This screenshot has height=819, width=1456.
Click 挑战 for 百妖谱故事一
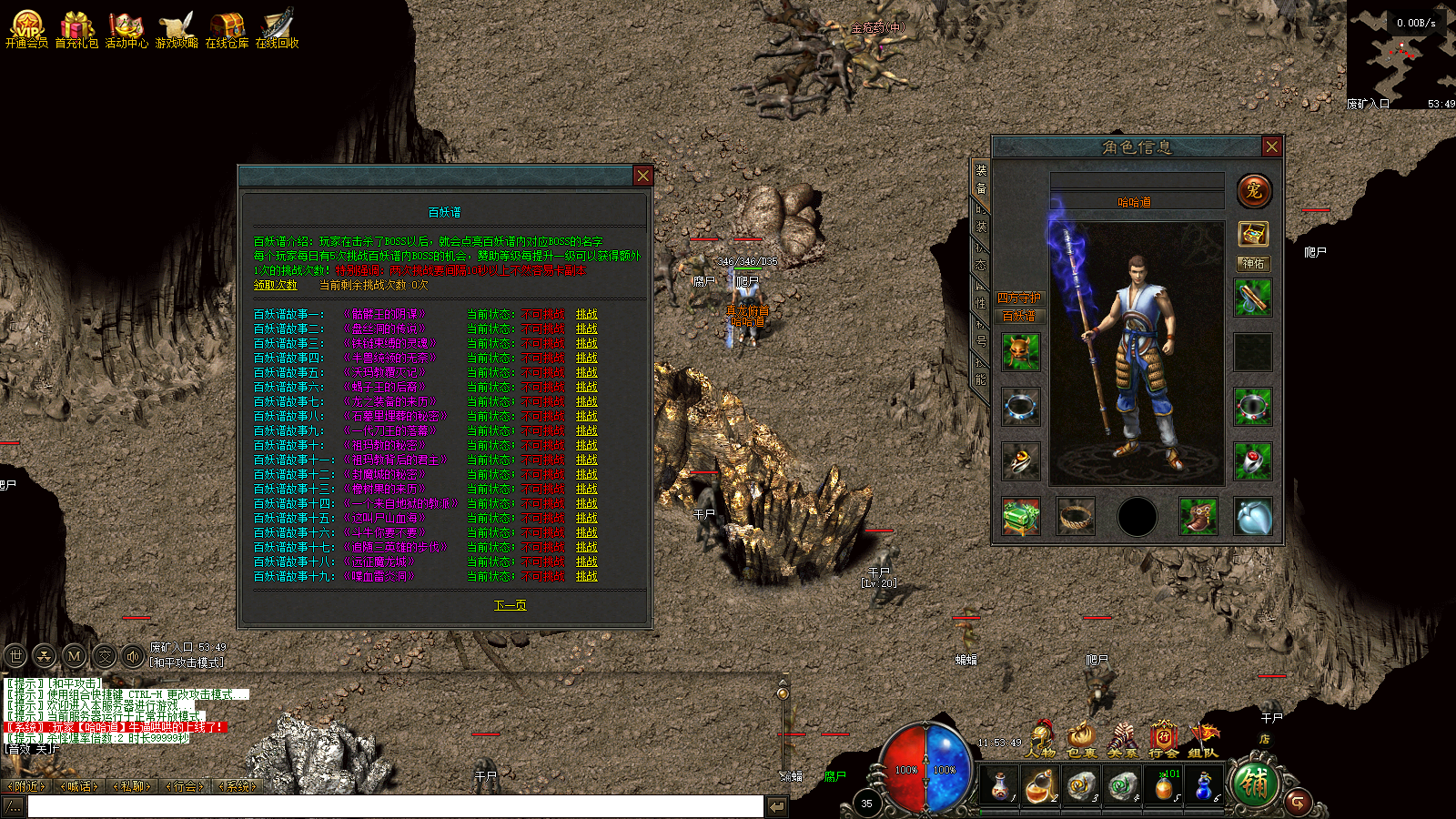pyautogui.click(x=586, y=314)
